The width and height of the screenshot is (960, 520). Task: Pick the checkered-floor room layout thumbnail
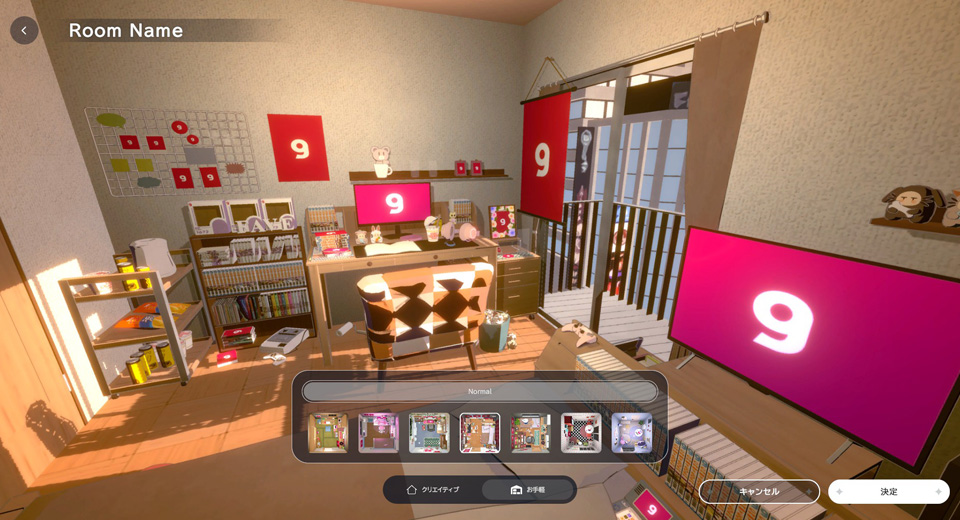[x=581, y=433]
